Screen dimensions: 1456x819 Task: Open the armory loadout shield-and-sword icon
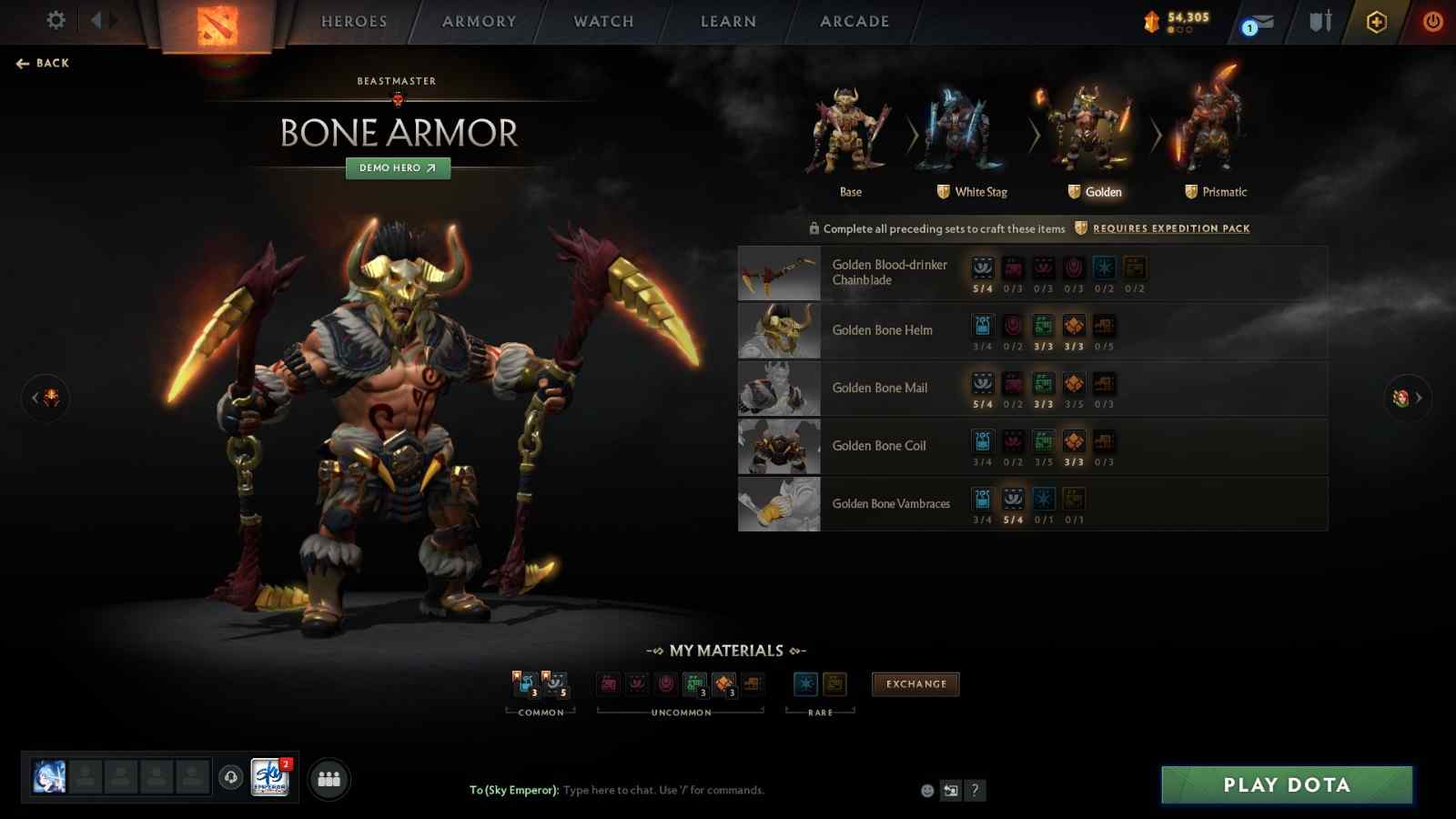click(1318, 21)
